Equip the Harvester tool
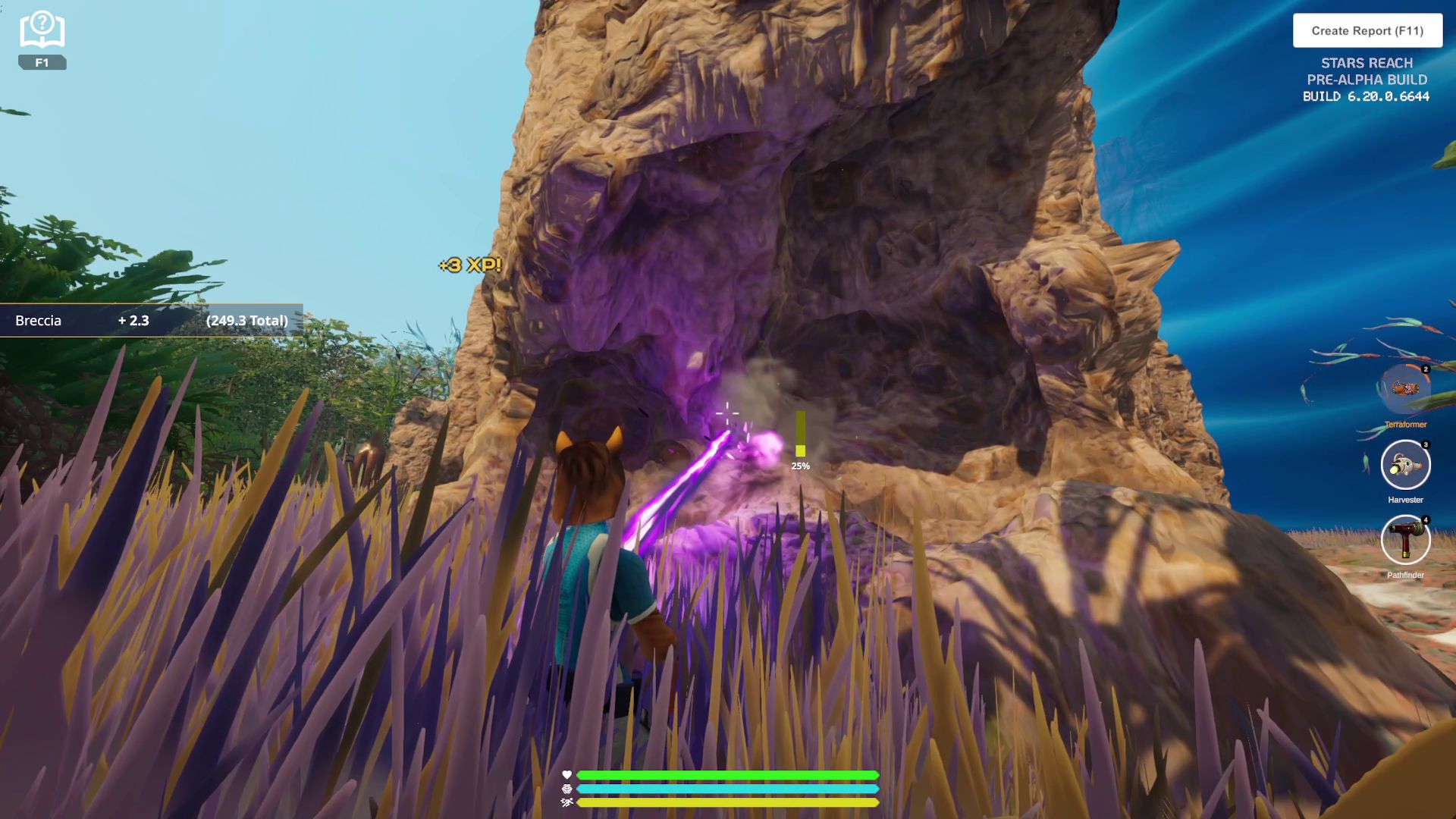This screenshot has height=819, width=1456. pos(1405,465)
